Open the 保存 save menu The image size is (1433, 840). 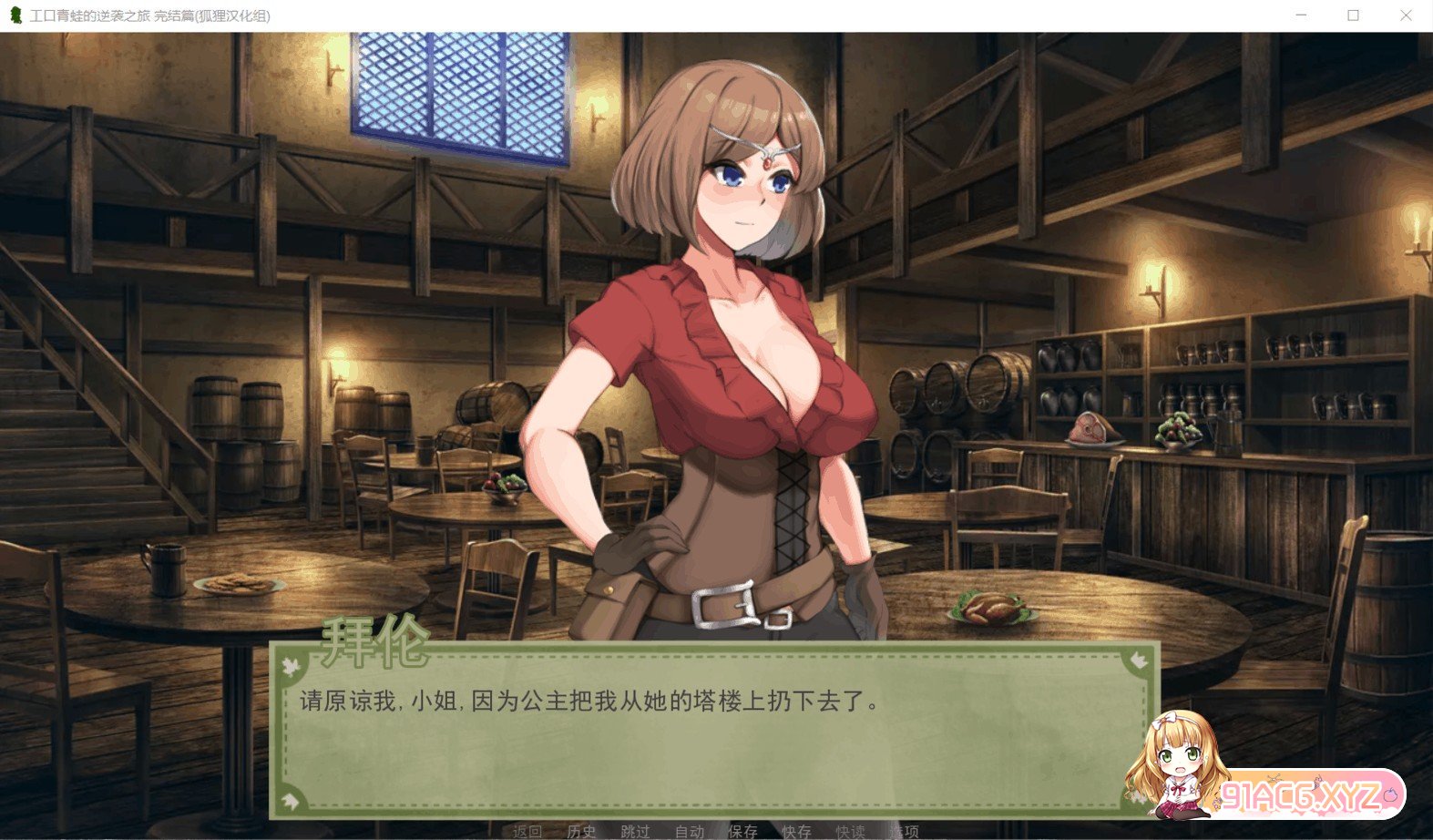click(x=742, y=831)
